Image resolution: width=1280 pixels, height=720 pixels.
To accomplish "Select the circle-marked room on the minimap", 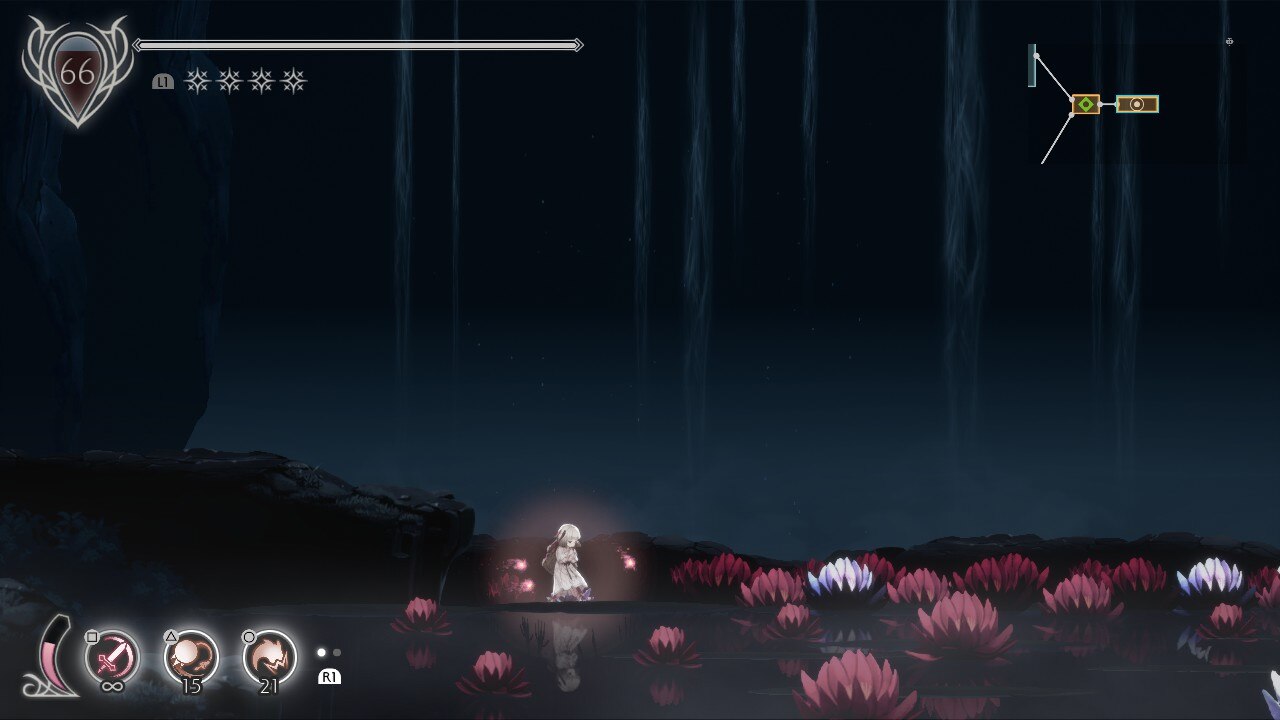I will click(1137, 104).
